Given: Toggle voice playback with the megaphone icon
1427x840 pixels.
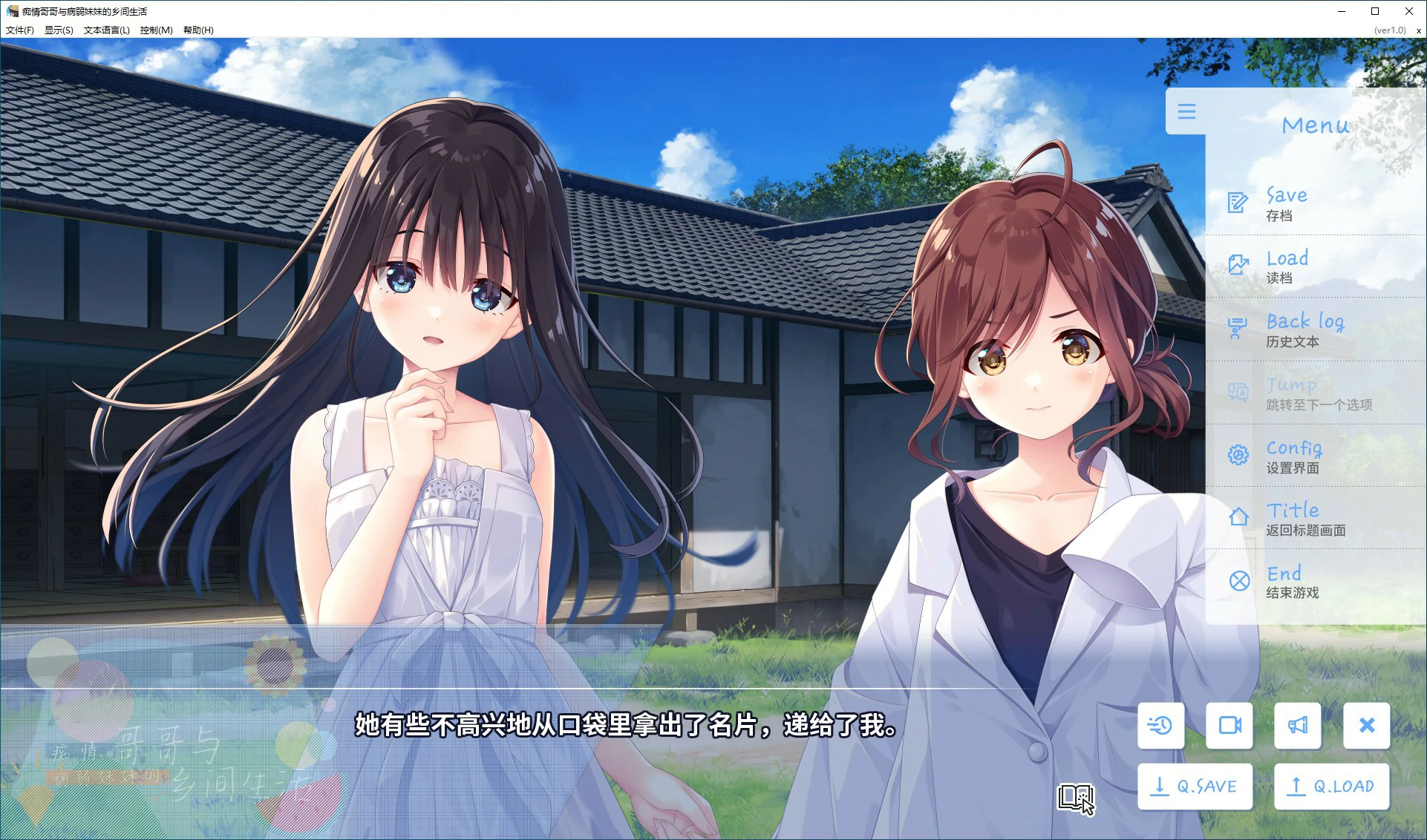Looking at the screenshot, I should (x=1297, y=726).
